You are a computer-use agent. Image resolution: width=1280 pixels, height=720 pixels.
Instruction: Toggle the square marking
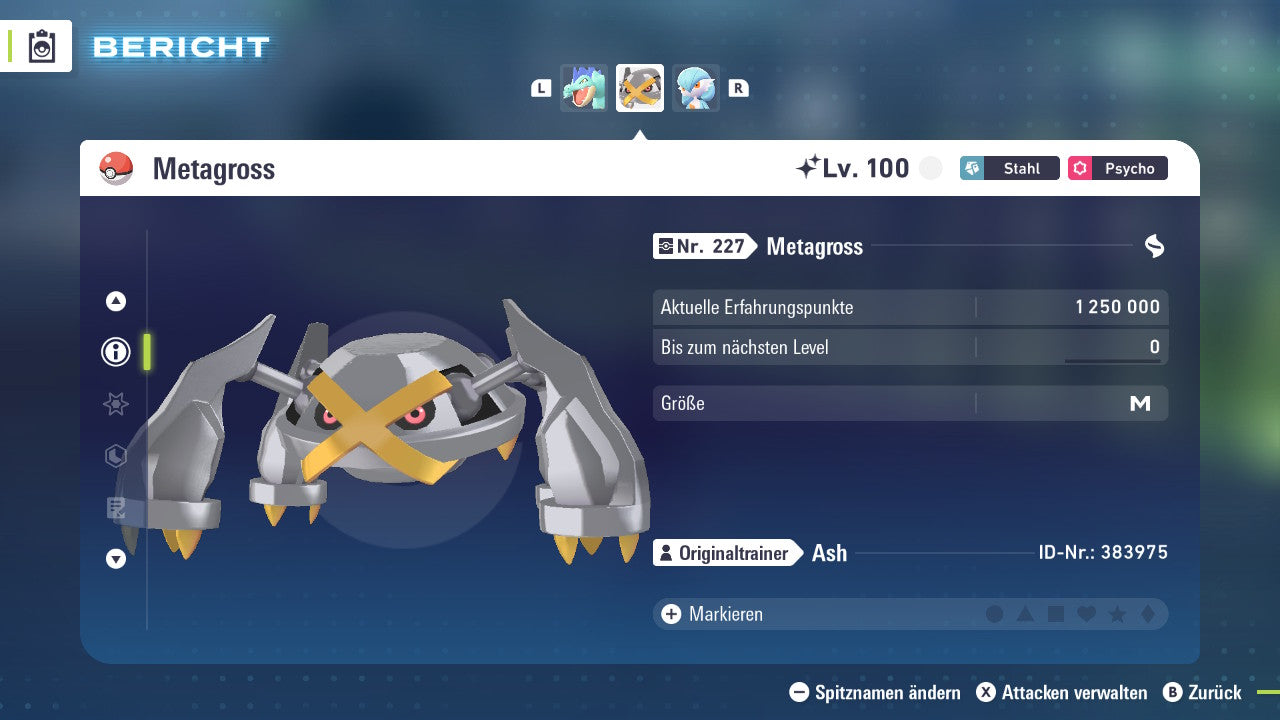coord(1055,614)
